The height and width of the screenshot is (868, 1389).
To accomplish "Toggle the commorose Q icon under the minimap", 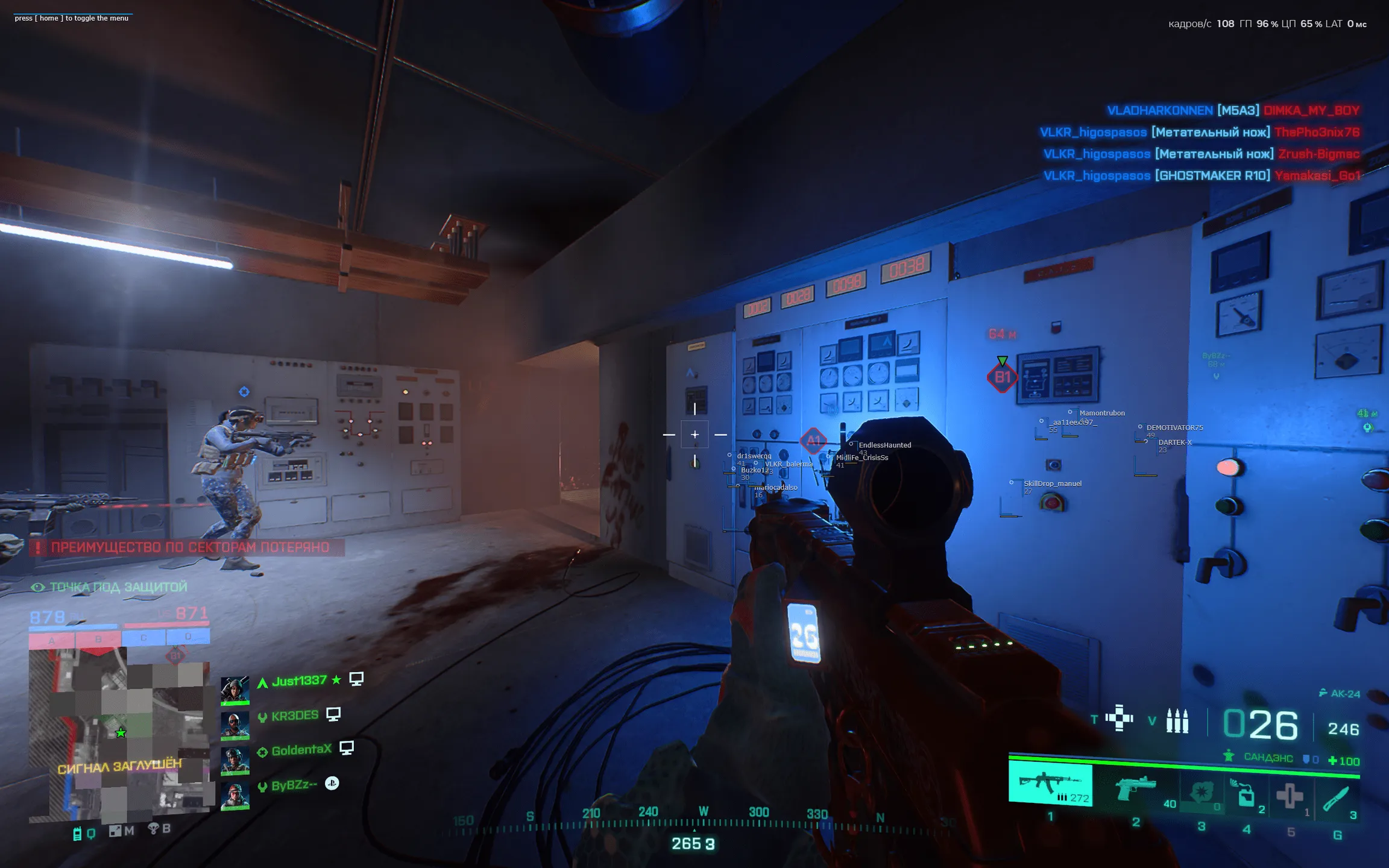I will [92, 832].
